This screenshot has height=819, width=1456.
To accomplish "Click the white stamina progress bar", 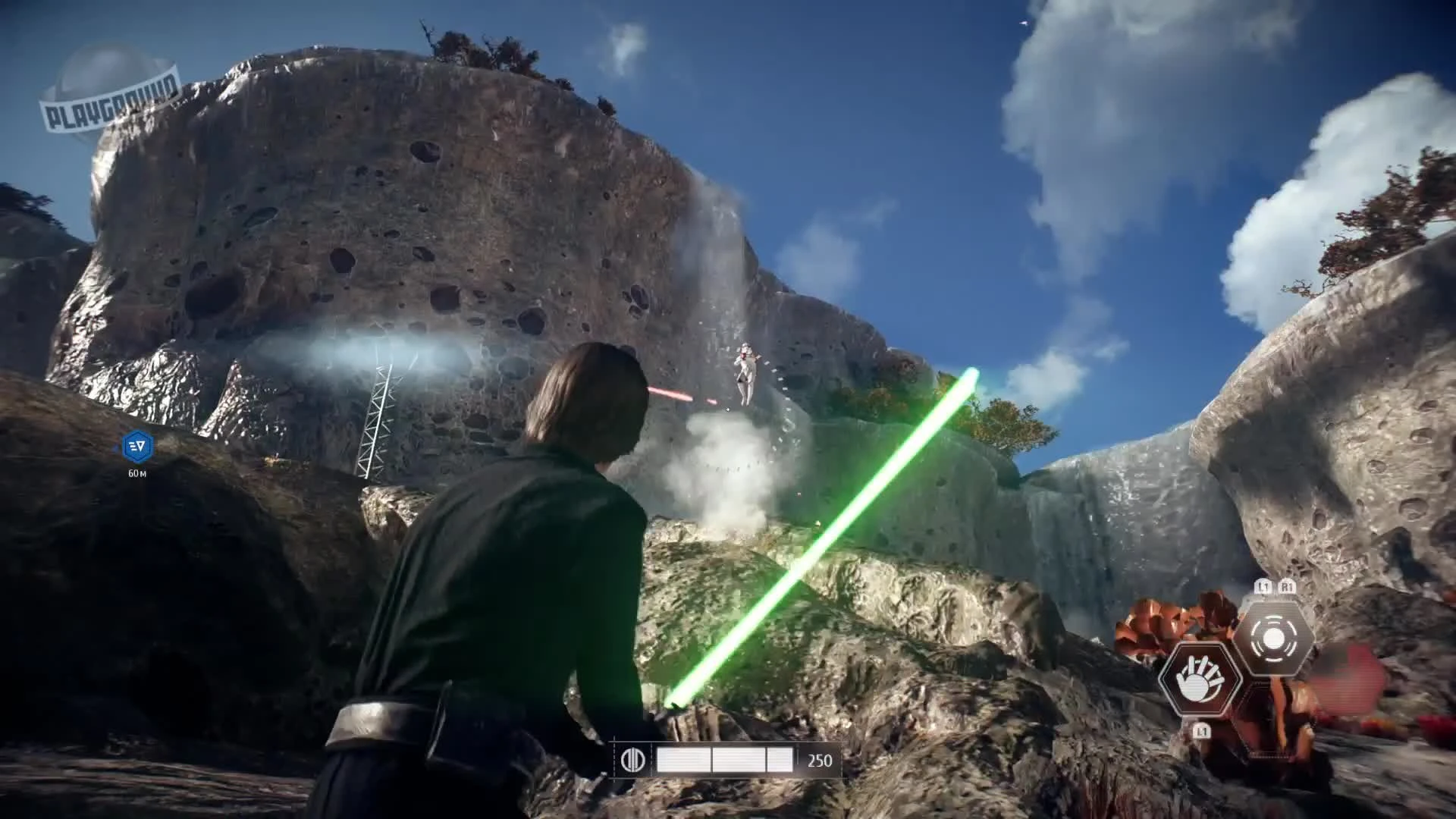I will [x=728, y=758].
